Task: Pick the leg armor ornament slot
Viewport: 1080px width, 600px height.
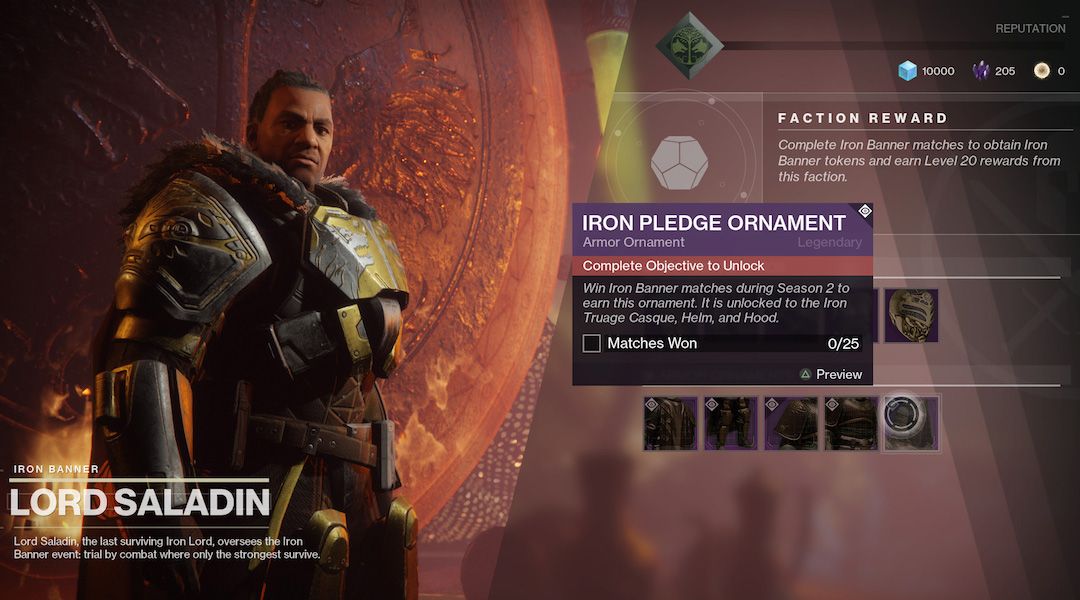Action: pos(731,423)
